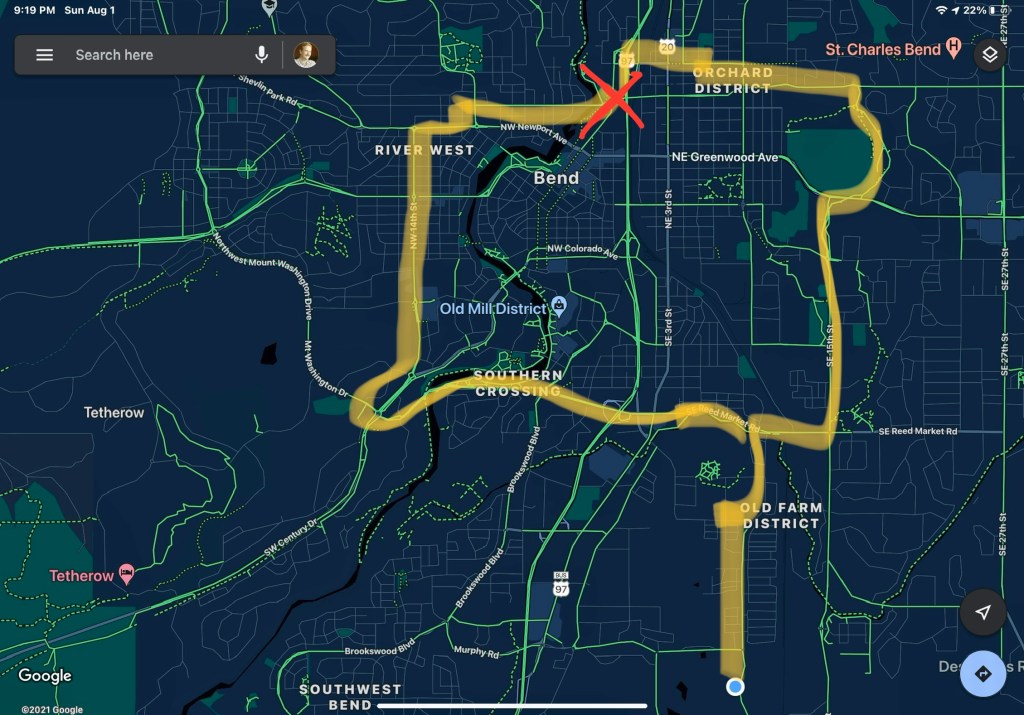Activate microphone voice search
This screenshot has width=1024, height=715.
pos(261,55)
